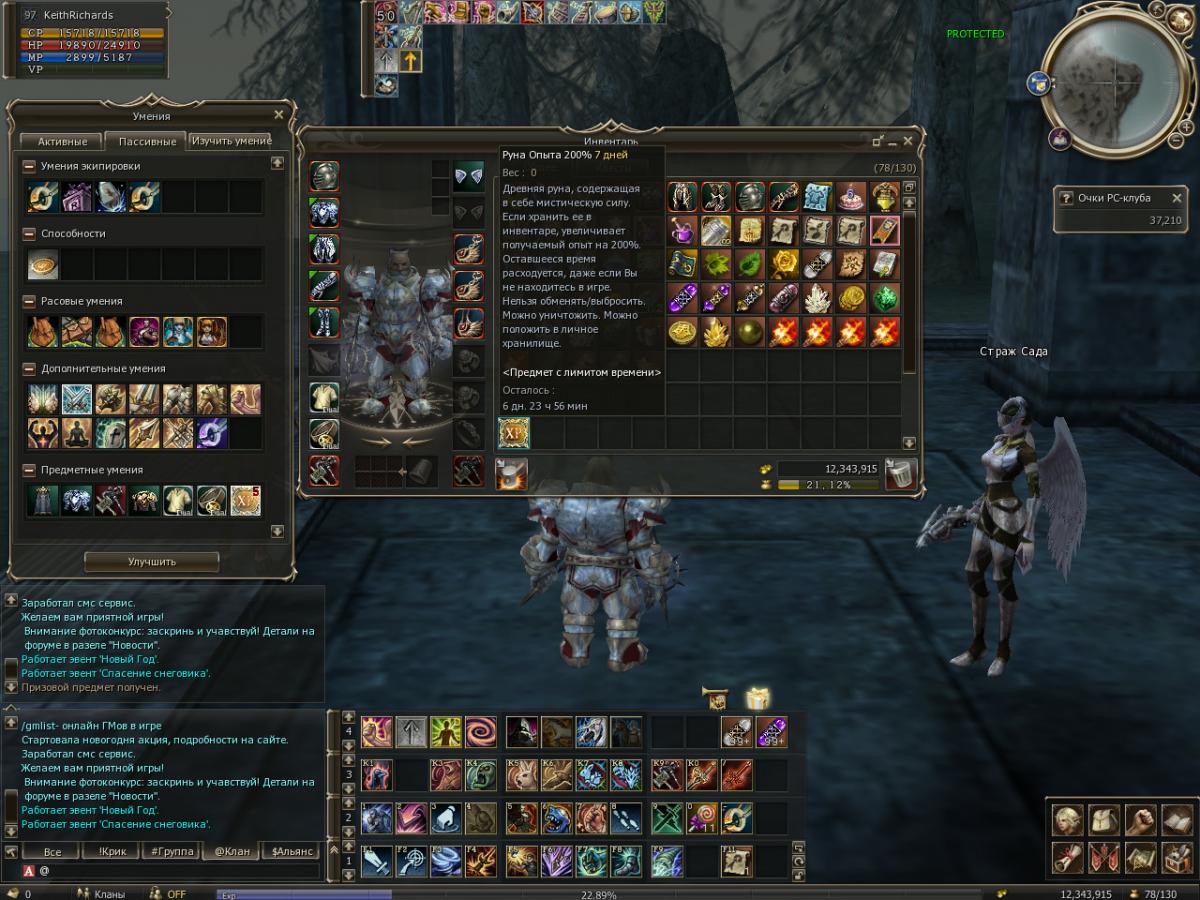The image size is (1200, 900).
Task: Activate the pink spiral skill on hotbar
Action: coord(480,732)
